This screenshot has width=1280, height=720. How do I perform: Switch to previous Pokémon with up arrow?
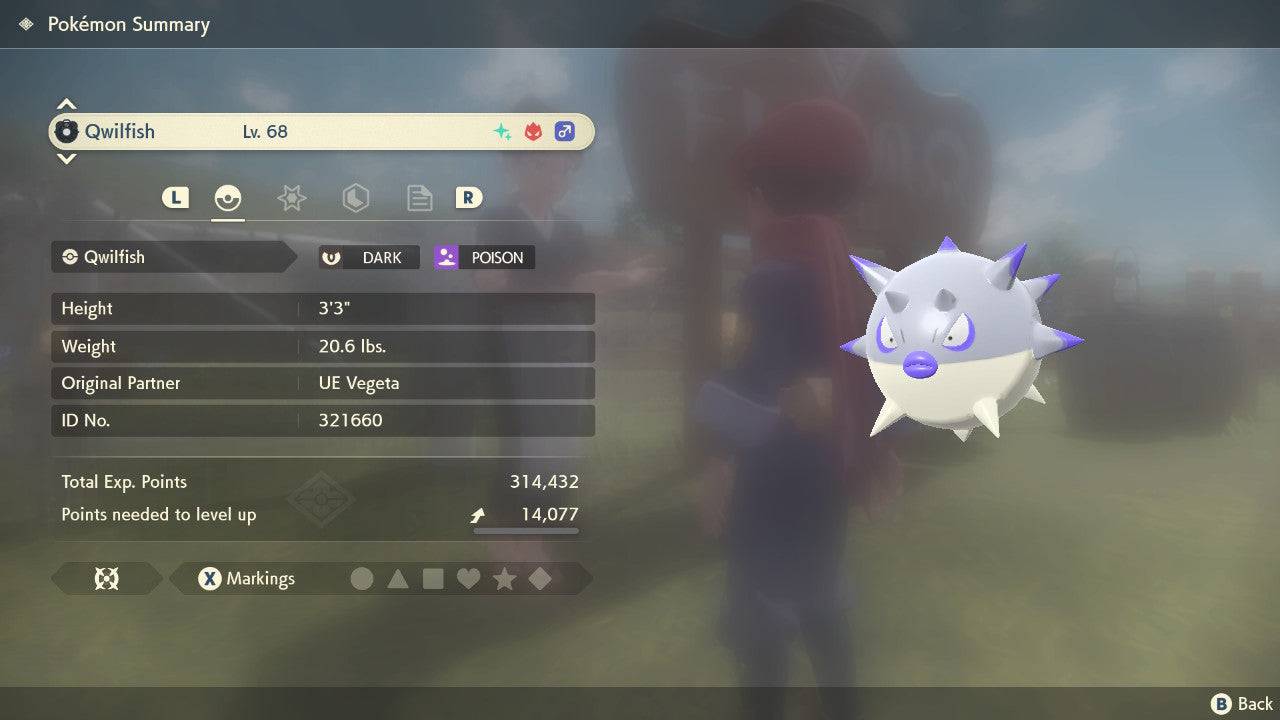66,104
